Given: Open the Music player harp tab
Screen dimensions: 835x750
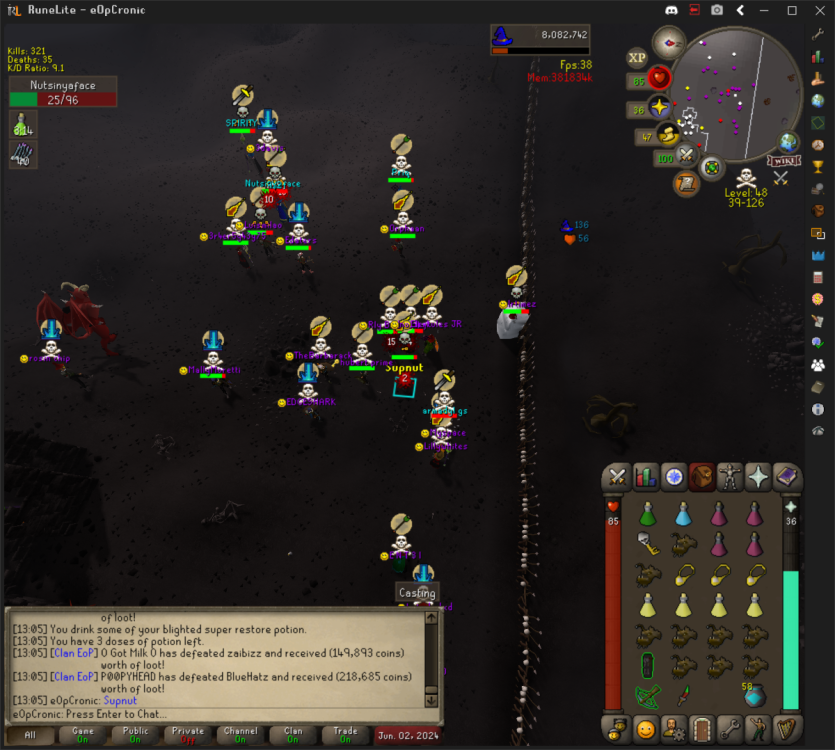Looking at the screenshot, I should click(x=787, y=727).
